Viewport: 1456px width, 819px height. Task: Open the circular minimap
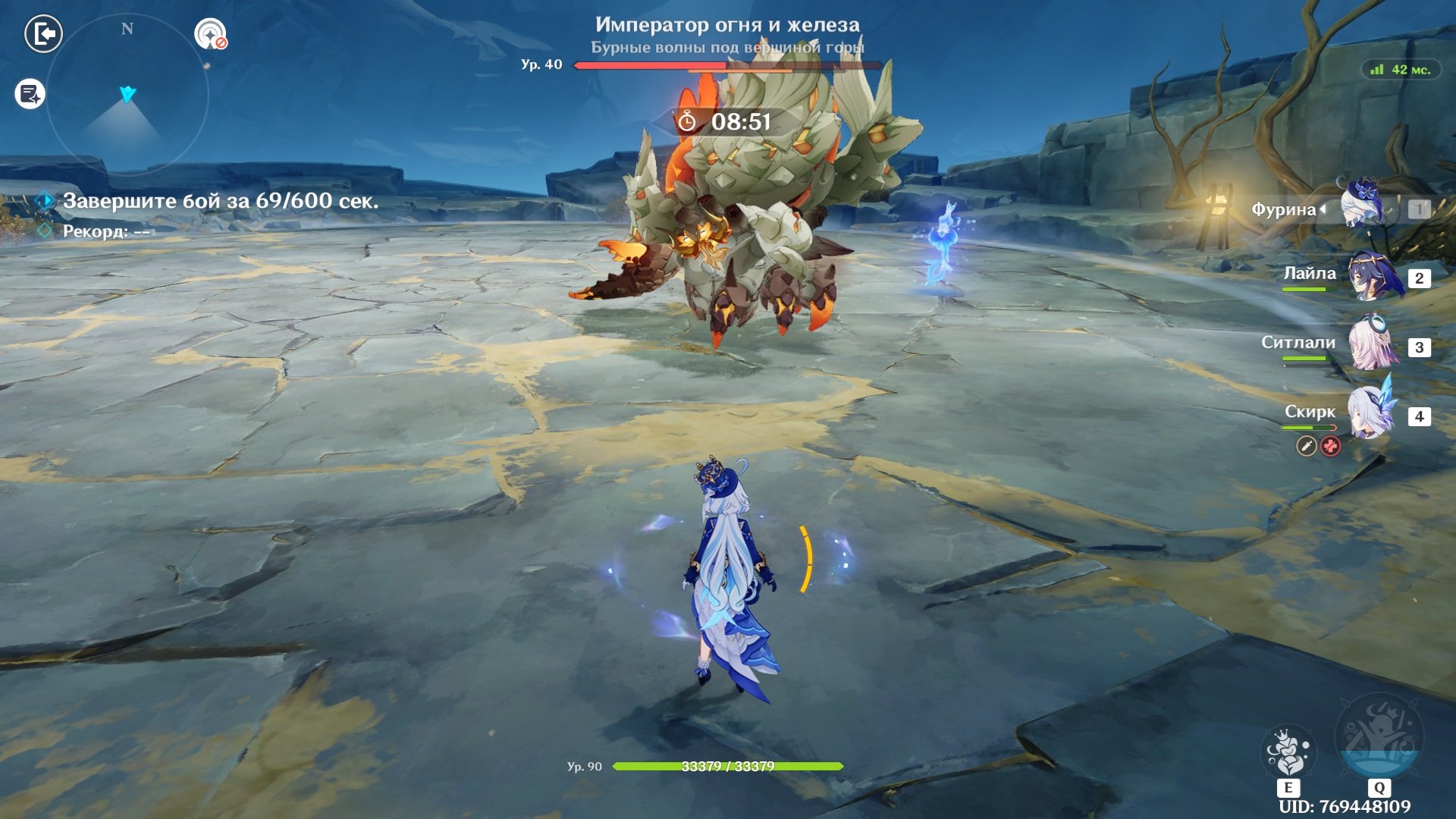pyautogui.click(x=127, y=95)
